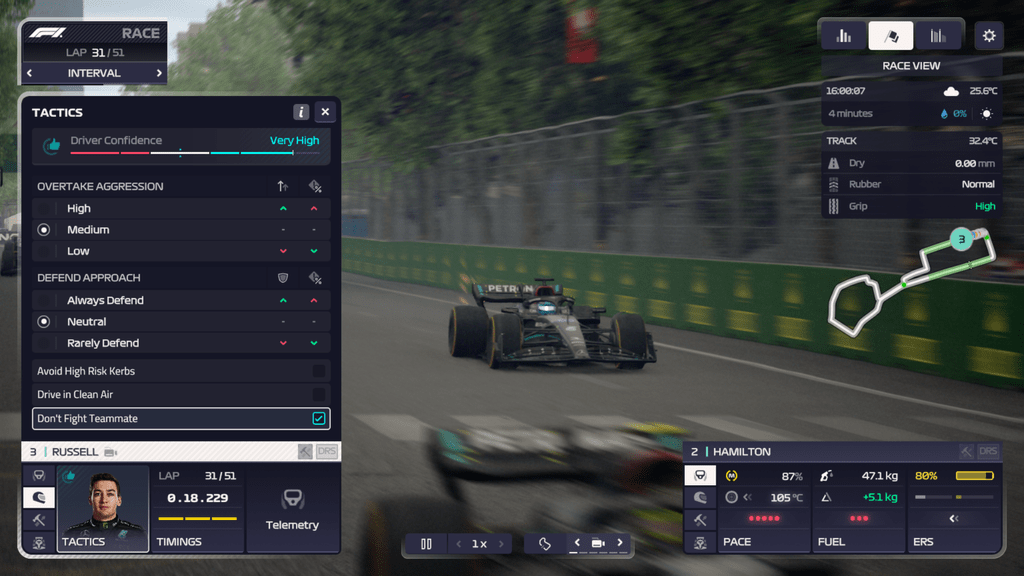
Task: Close the Tactics panel
Action: (325, 113)
